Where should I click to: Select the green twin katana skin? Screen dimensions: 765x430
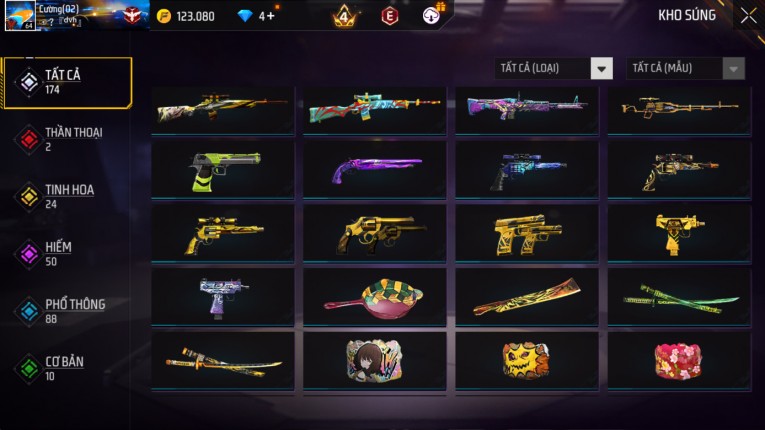click(679, 296)
